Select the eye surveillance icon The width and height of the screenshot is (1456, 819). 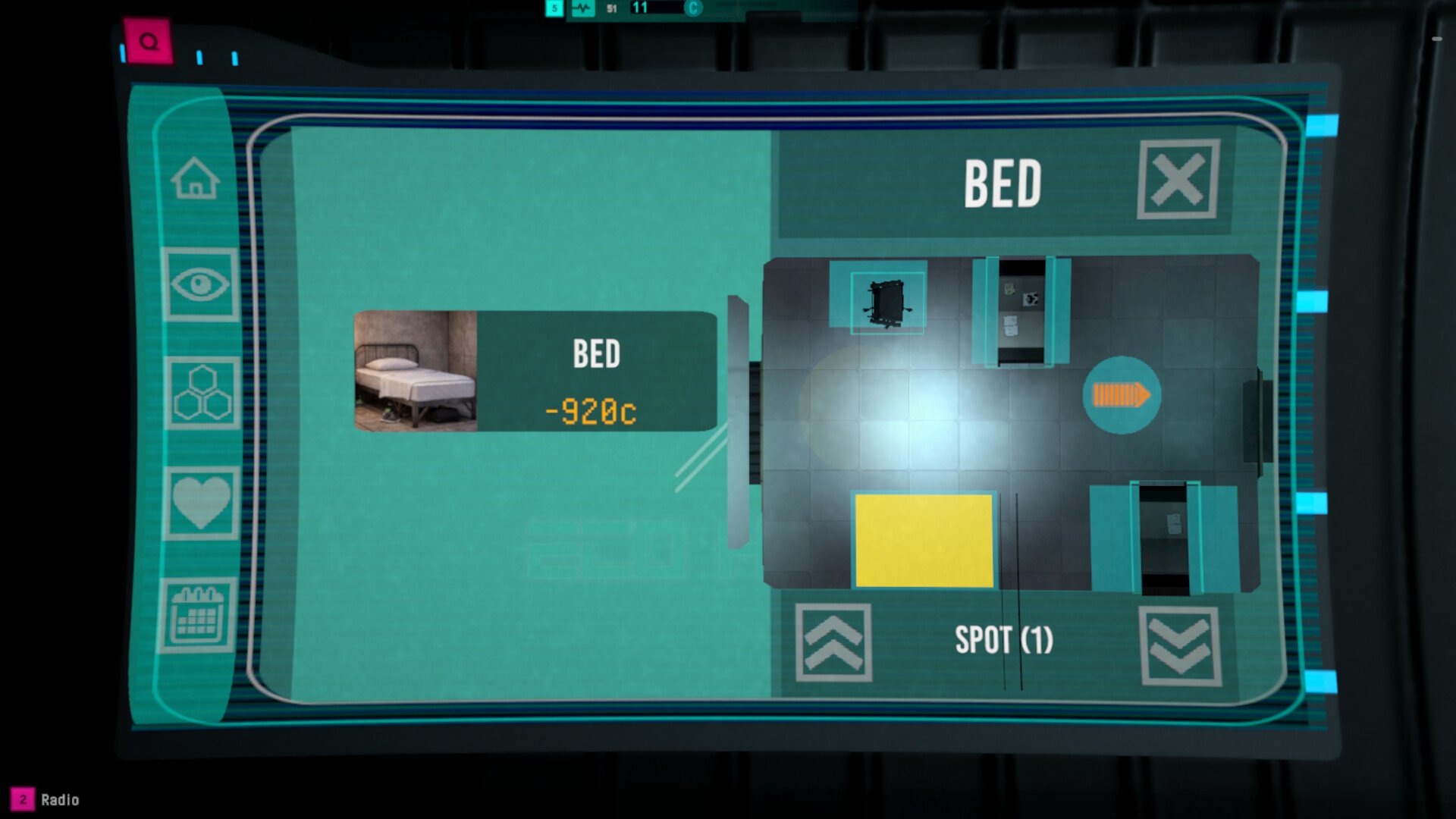pyautogui.click(x=200, y=284)
